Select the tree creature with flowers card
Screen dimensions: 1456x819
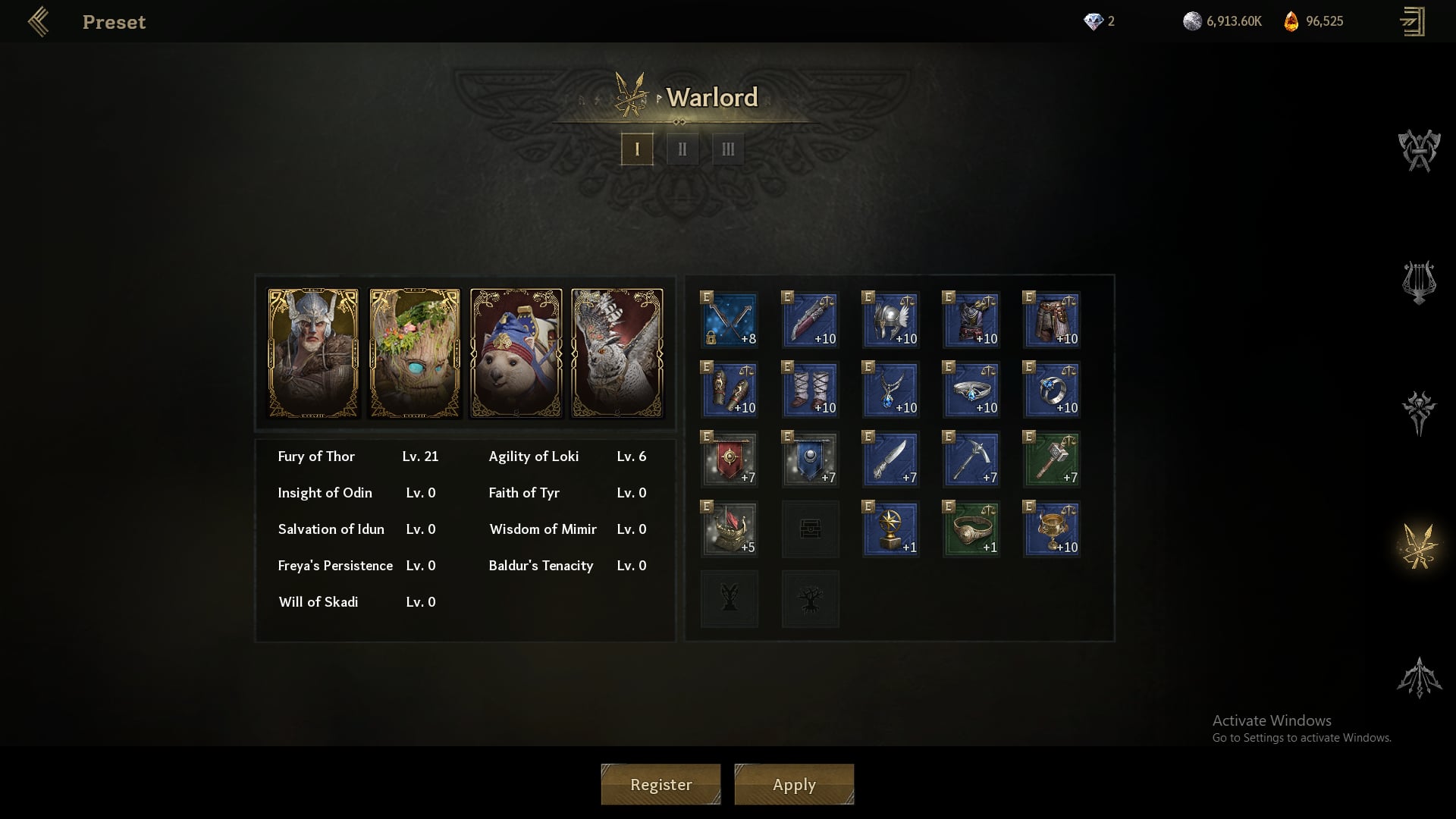pos(415,353)
